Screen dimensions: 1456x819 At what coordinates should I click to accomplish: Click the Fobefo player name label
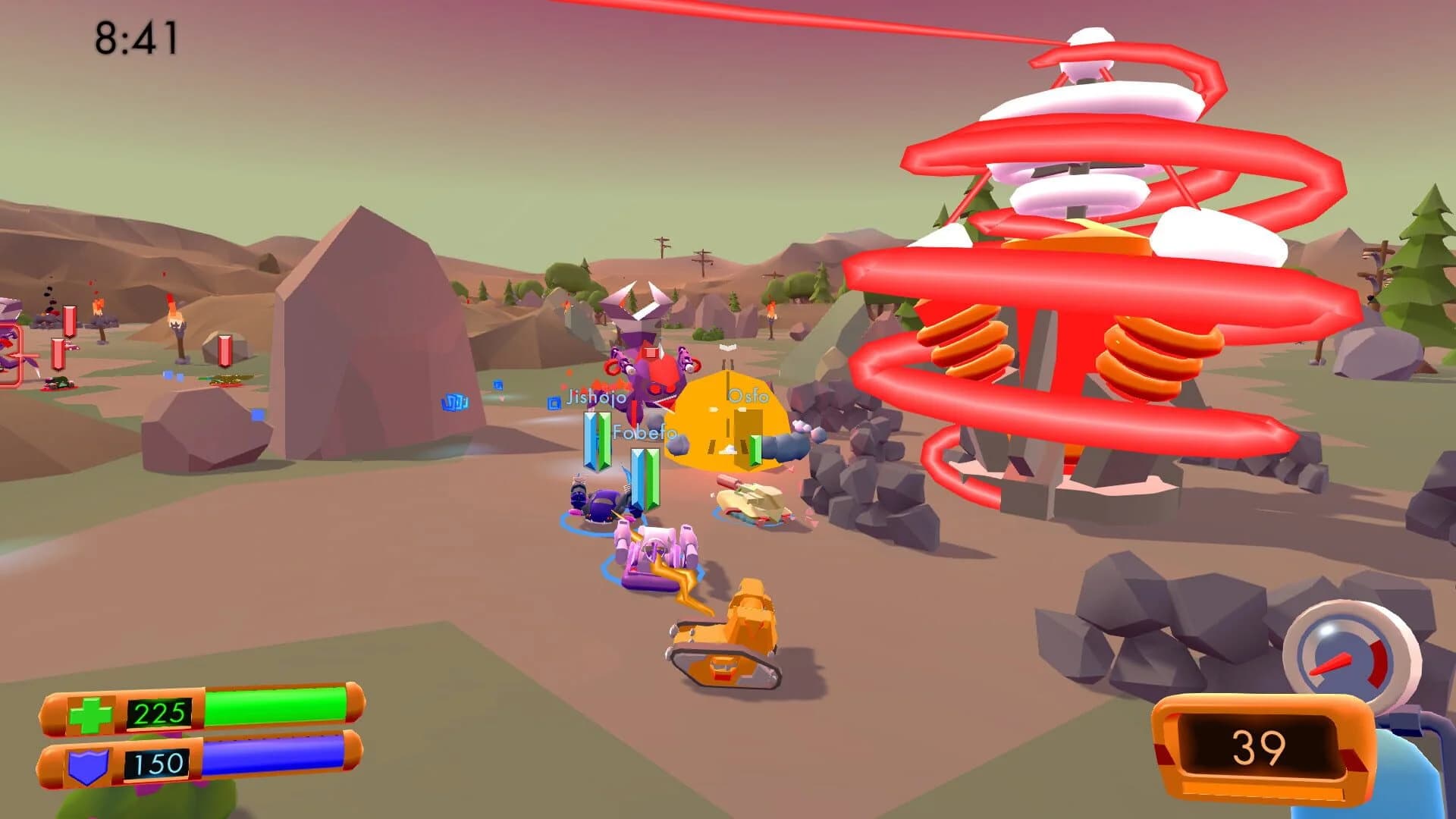click(644, 432)
